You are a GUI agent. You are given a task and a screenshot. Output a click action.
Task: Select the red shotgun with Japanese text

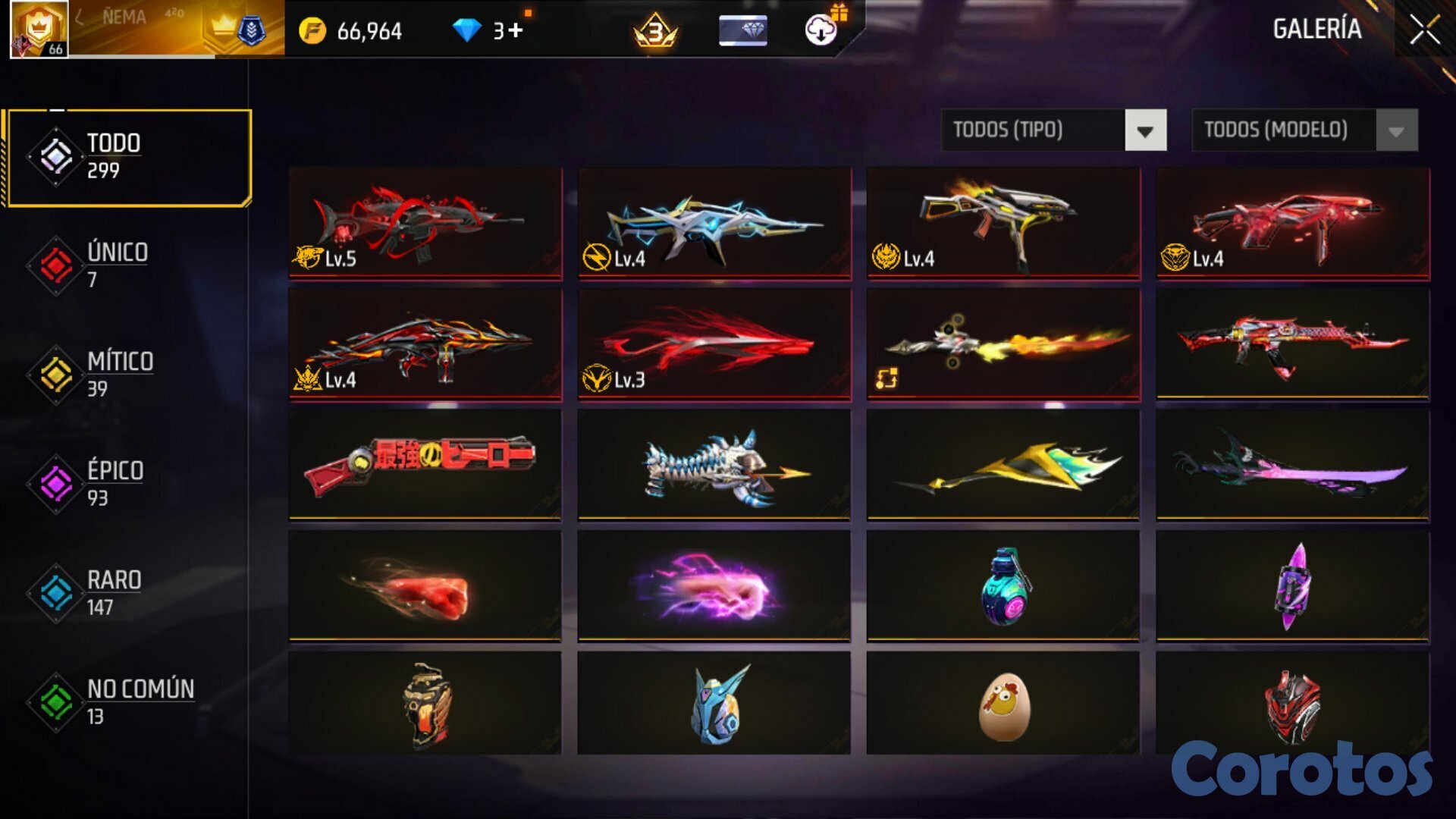tap(425, 464)
